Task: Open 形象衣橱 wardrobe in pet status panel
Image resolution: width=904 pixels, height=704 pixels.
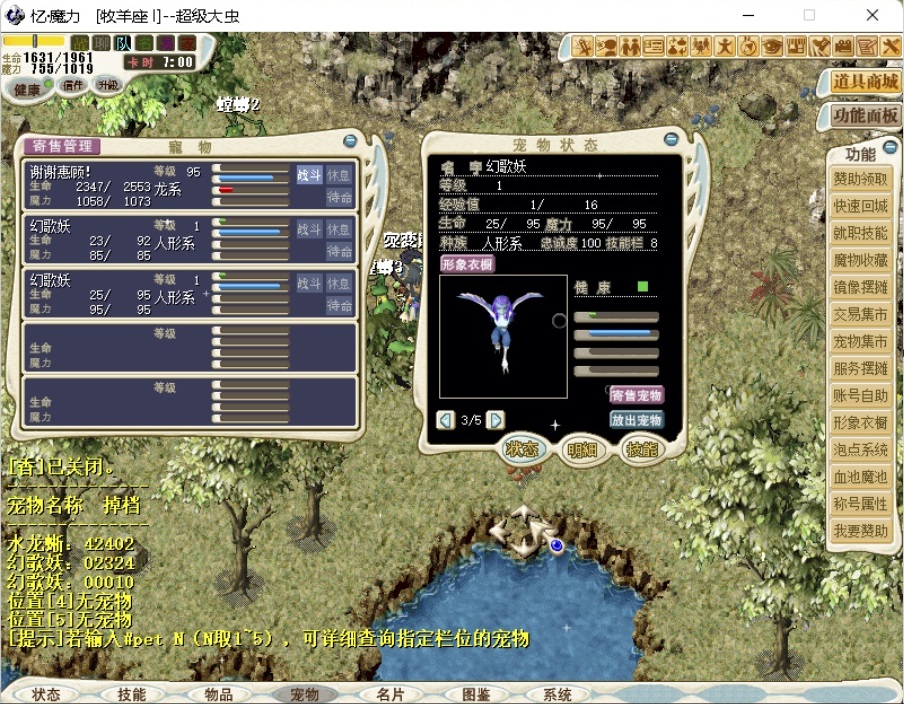Action: tap(468, 264)
